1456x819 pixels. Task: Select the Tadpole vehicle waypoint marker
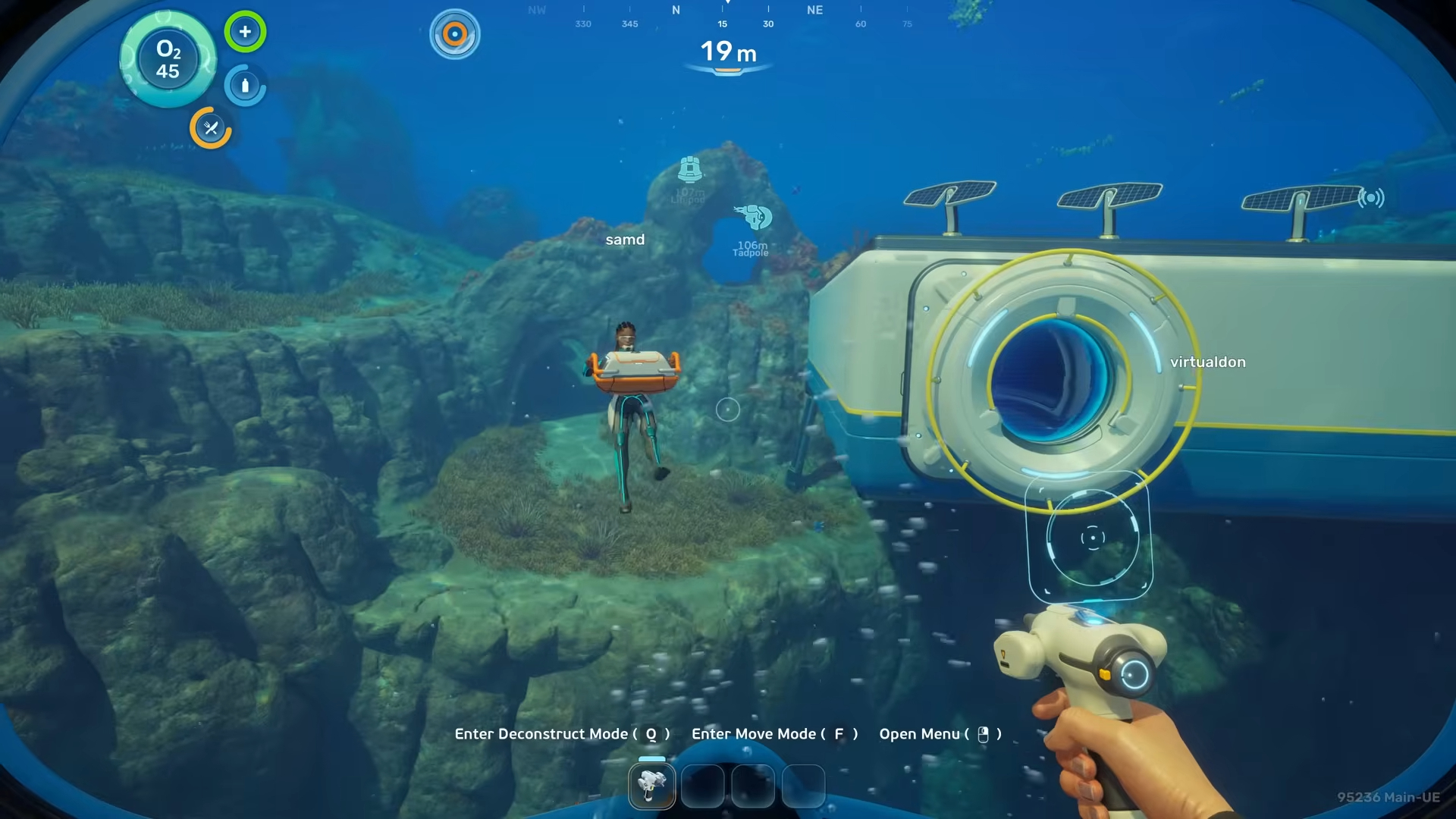tap(753, 218)
